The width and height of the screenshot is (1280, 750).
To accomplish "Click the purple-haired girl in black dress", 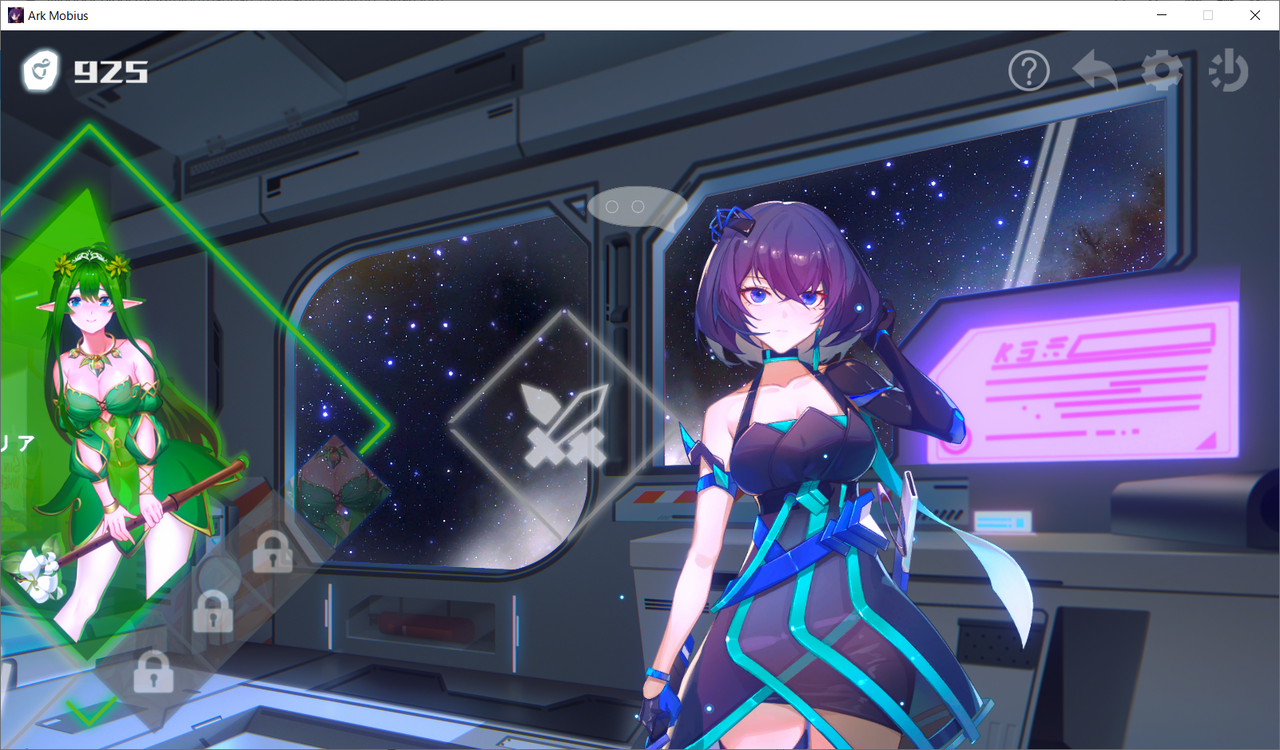I will pos(790,450).
